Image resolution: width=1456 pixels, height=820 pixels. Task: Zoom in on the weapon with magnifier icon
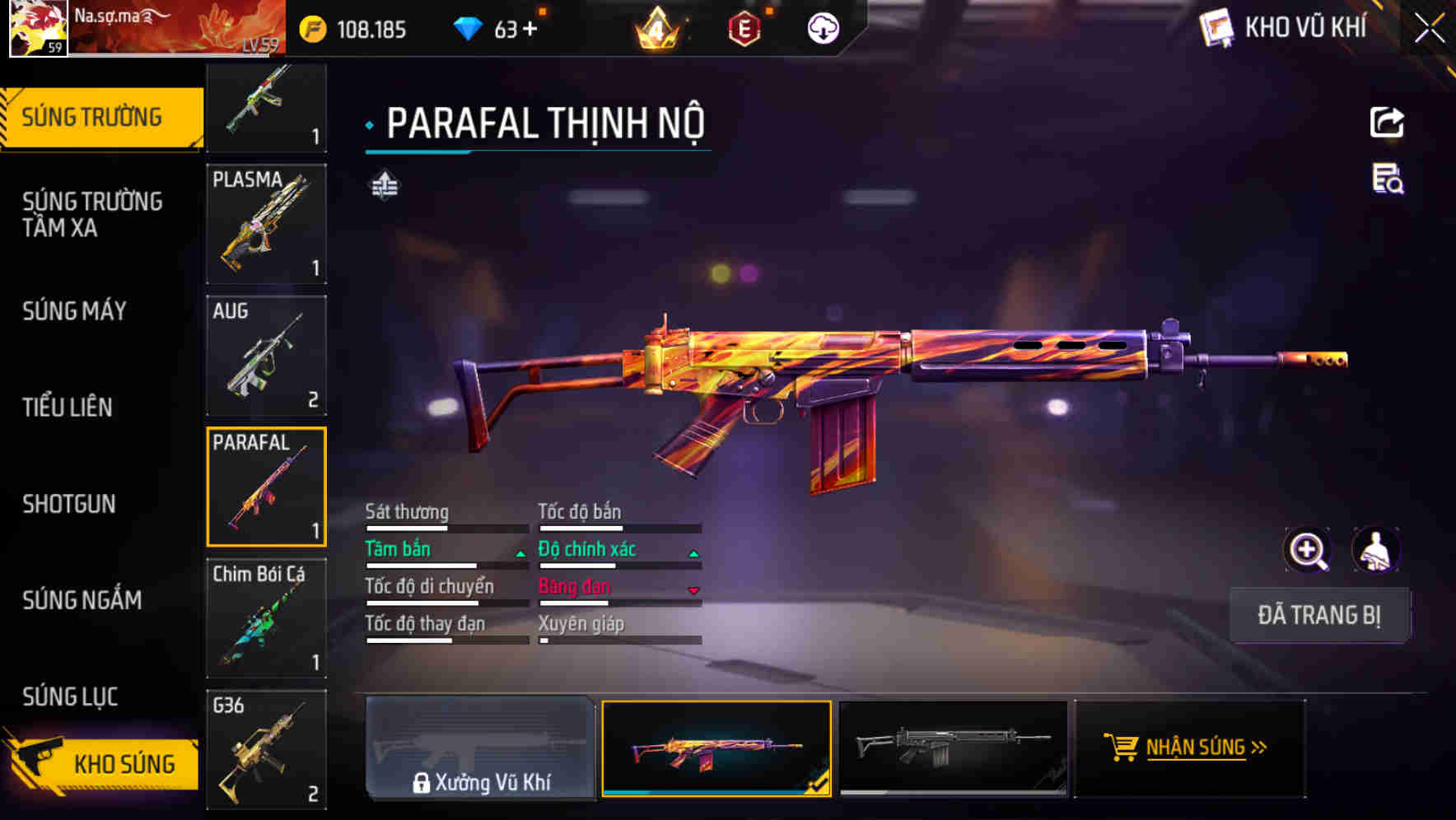tap(1308, 550)
